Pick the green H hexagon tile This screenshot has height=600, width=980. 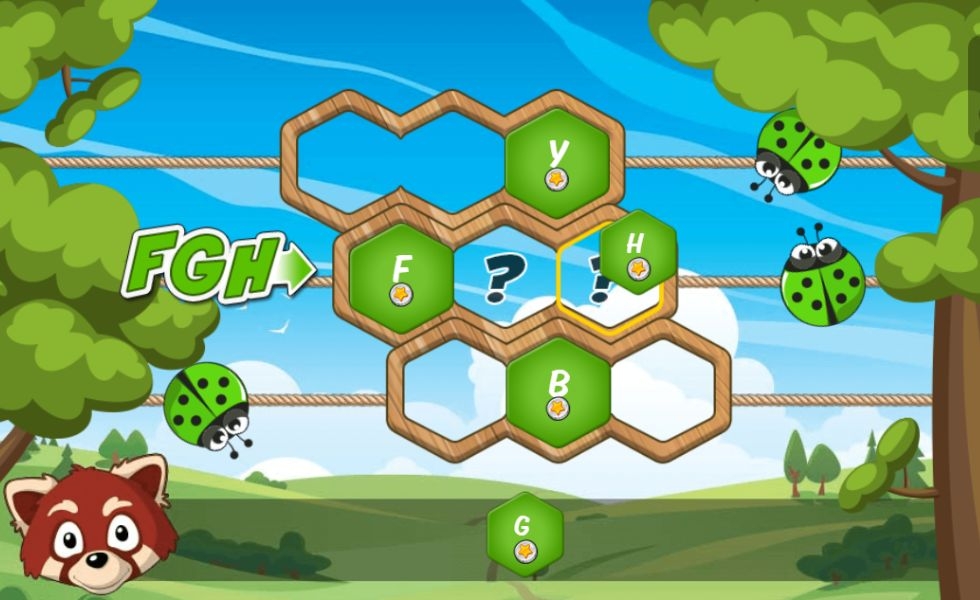click(x=638, y=252)
